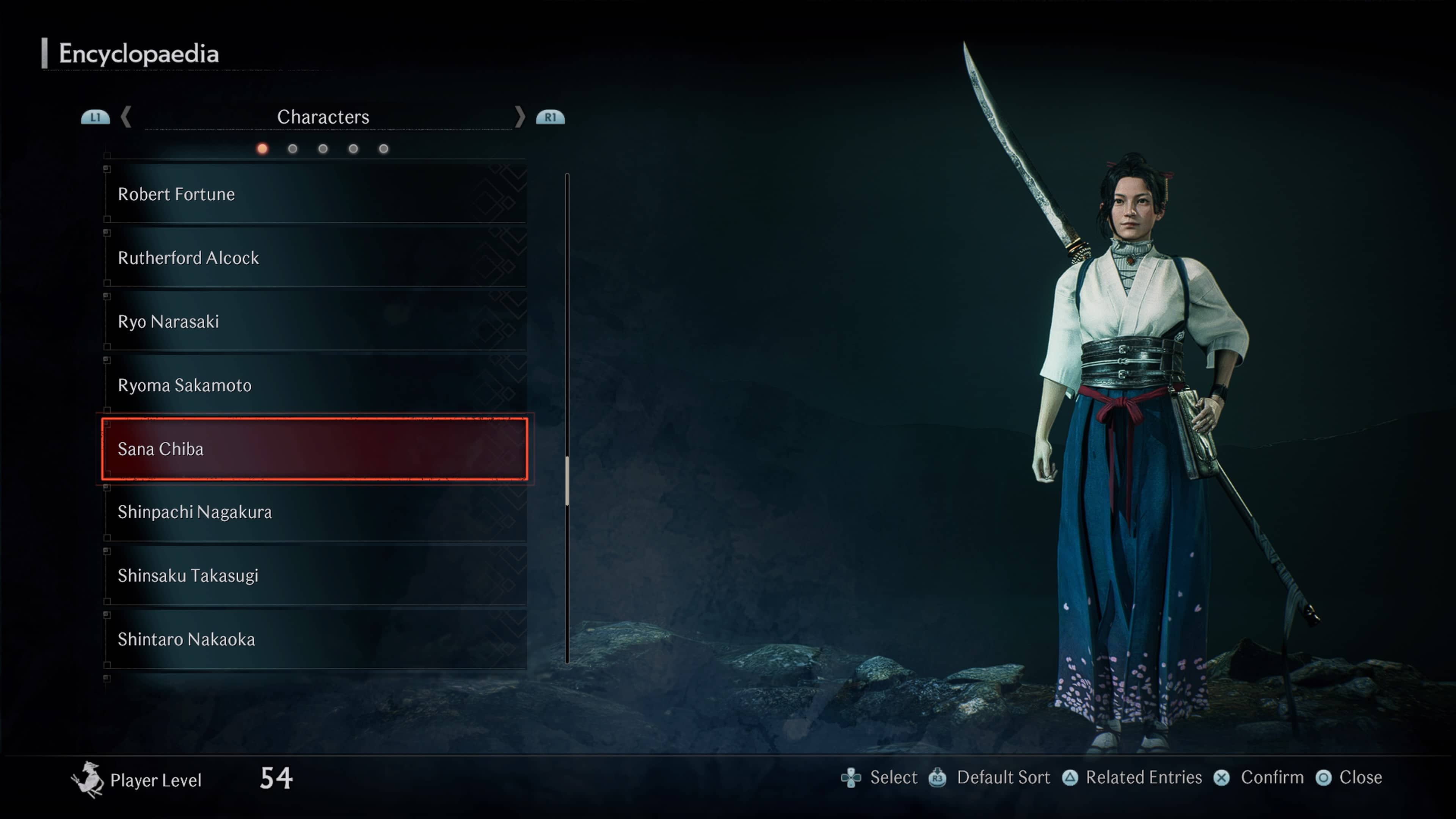
Task: Select the Robert Fortune entry
Action: point(315,194)
